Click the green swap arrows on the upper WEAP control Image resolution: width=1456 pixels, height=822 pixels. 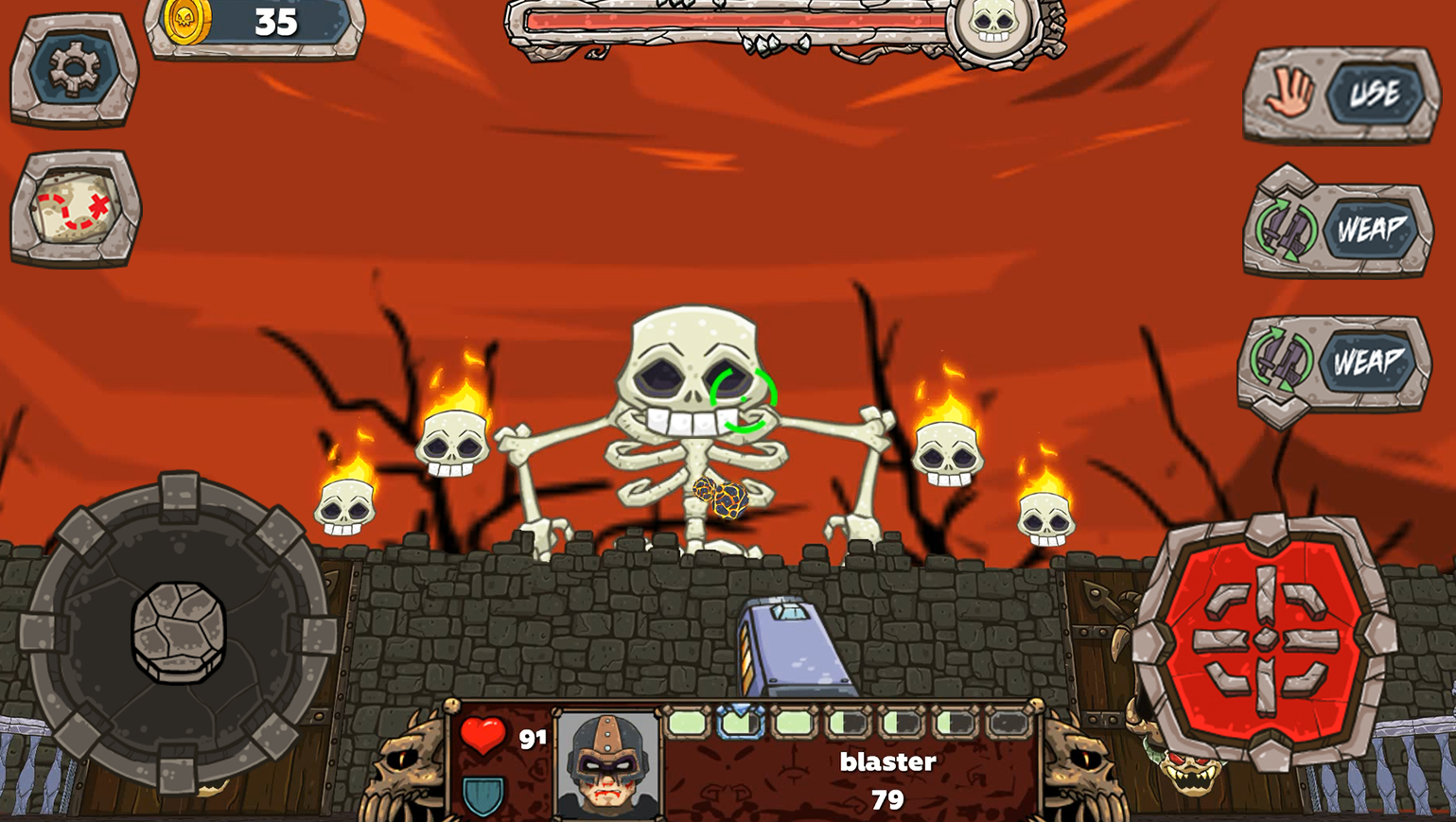(1286, 227)
